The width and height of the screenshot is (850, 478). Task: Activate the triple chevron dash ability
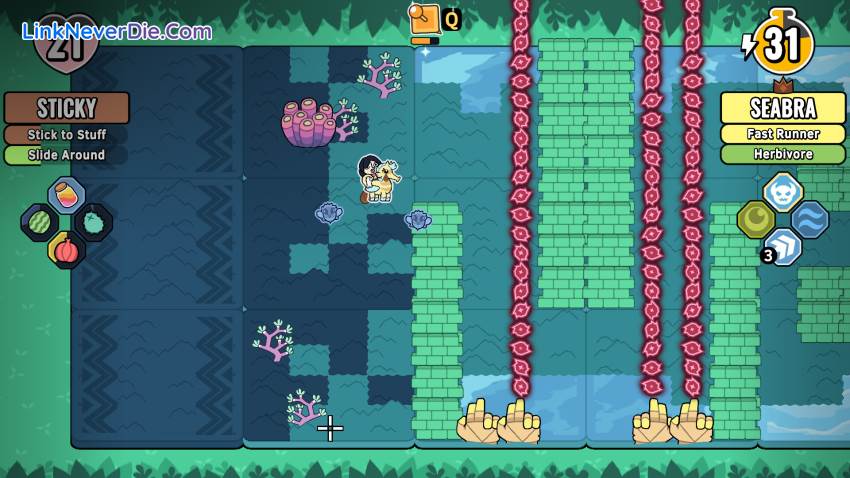point(783,246)
